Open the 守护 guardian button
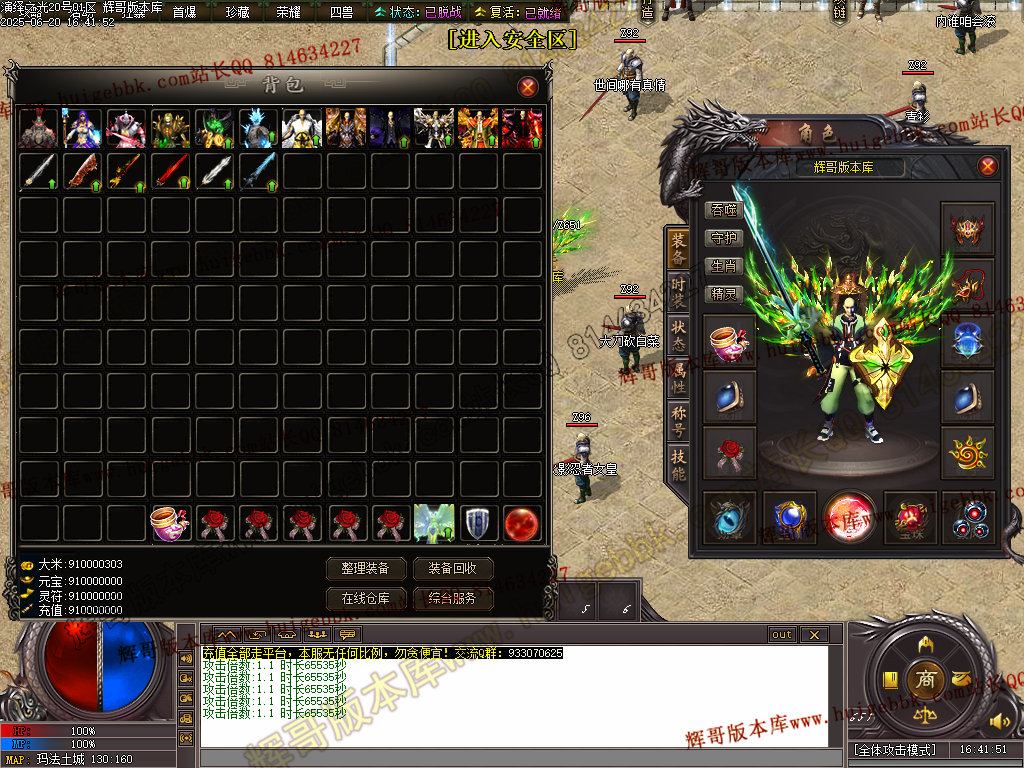1024x768 pixels. 723,238
